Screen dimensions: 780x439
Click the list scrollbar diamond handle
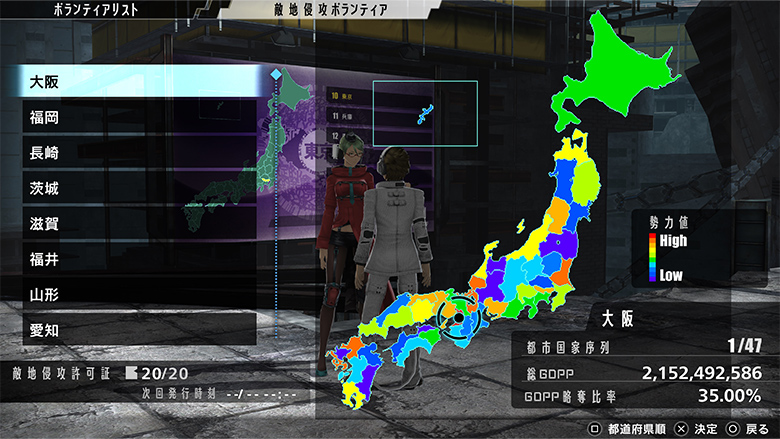click(x=276, y=75)
